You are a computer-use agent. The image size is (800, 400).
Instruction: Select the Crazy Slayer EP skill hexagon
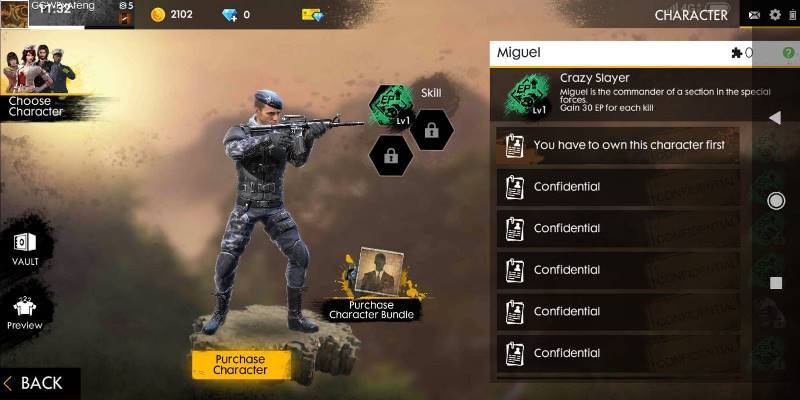coord(391,106)
